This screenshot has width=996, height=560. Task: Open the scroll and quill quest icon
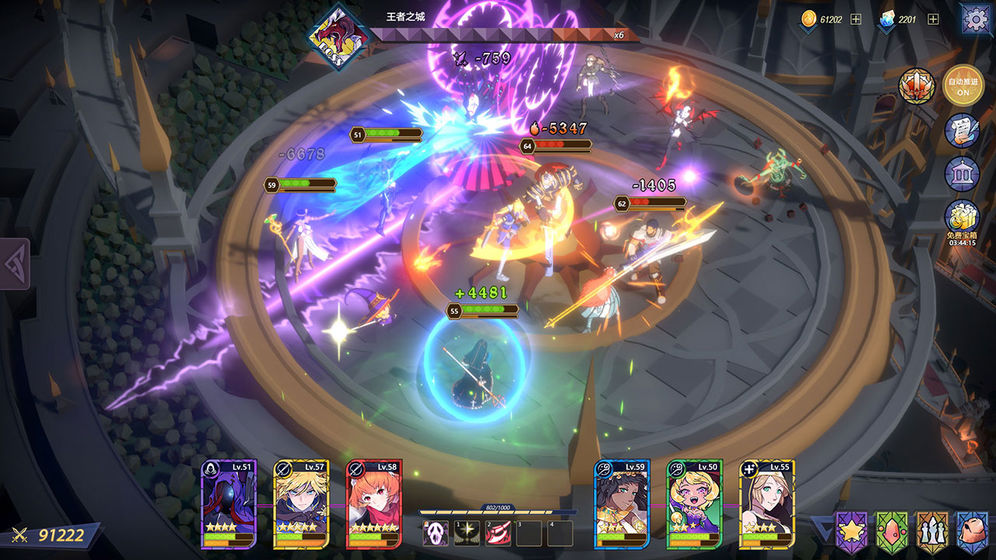click(962, 131)
